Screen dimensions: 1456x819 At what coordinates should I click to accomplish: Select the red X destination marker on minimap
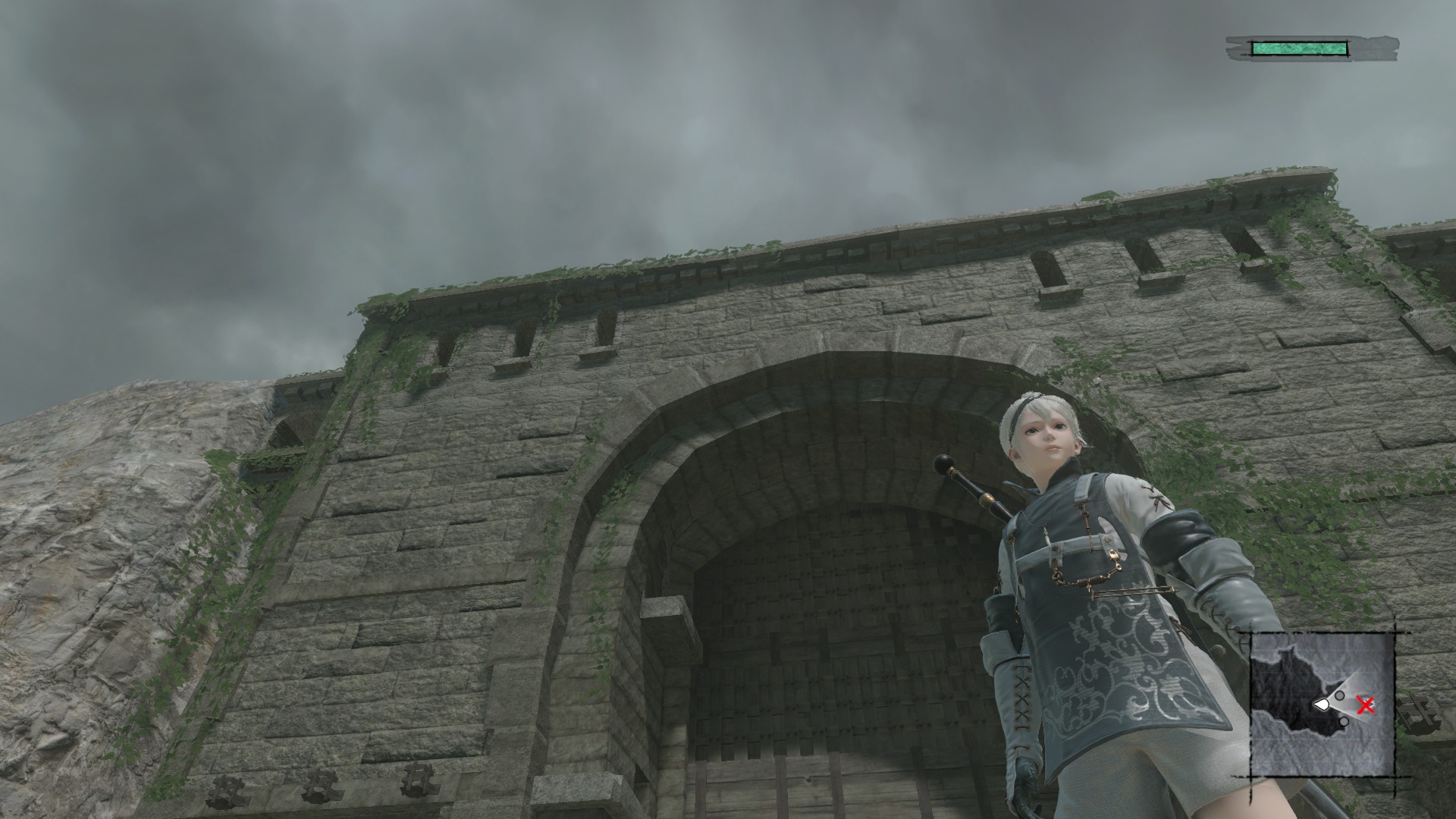pyautogui.click(x=1365, y=707)
